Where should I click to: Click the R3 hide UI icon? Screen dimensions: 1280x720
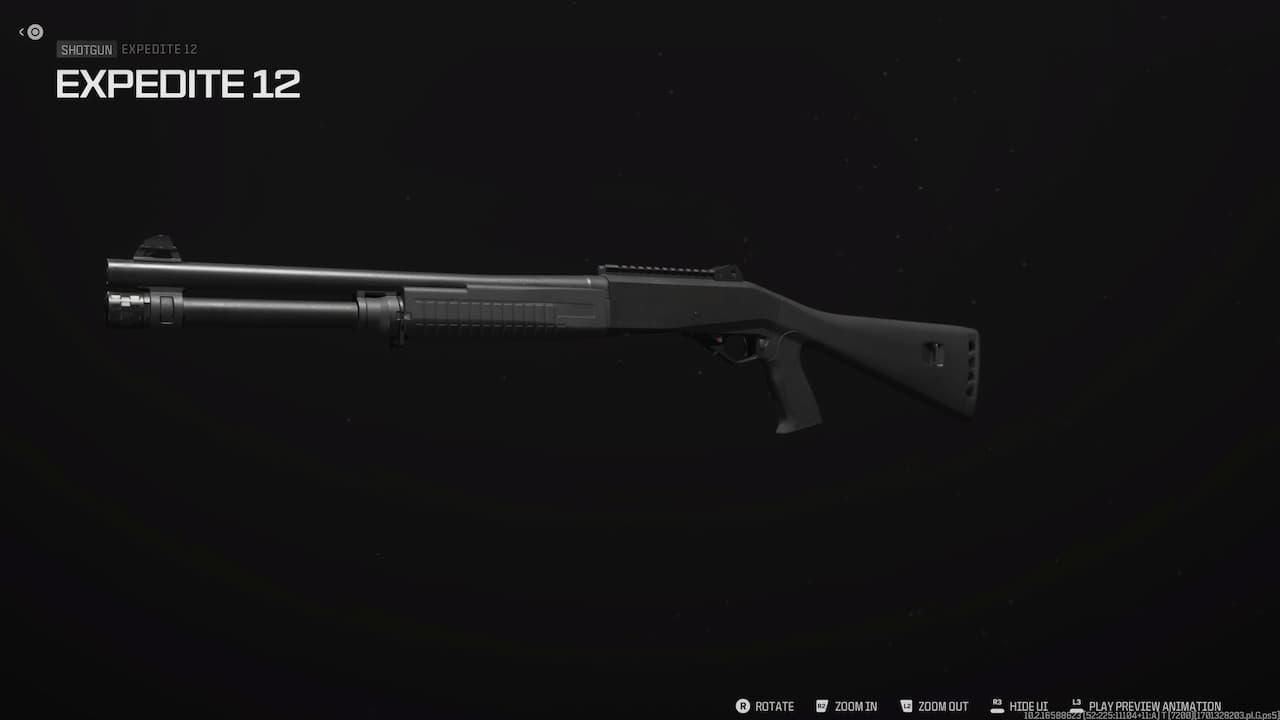tap(996, 706)
